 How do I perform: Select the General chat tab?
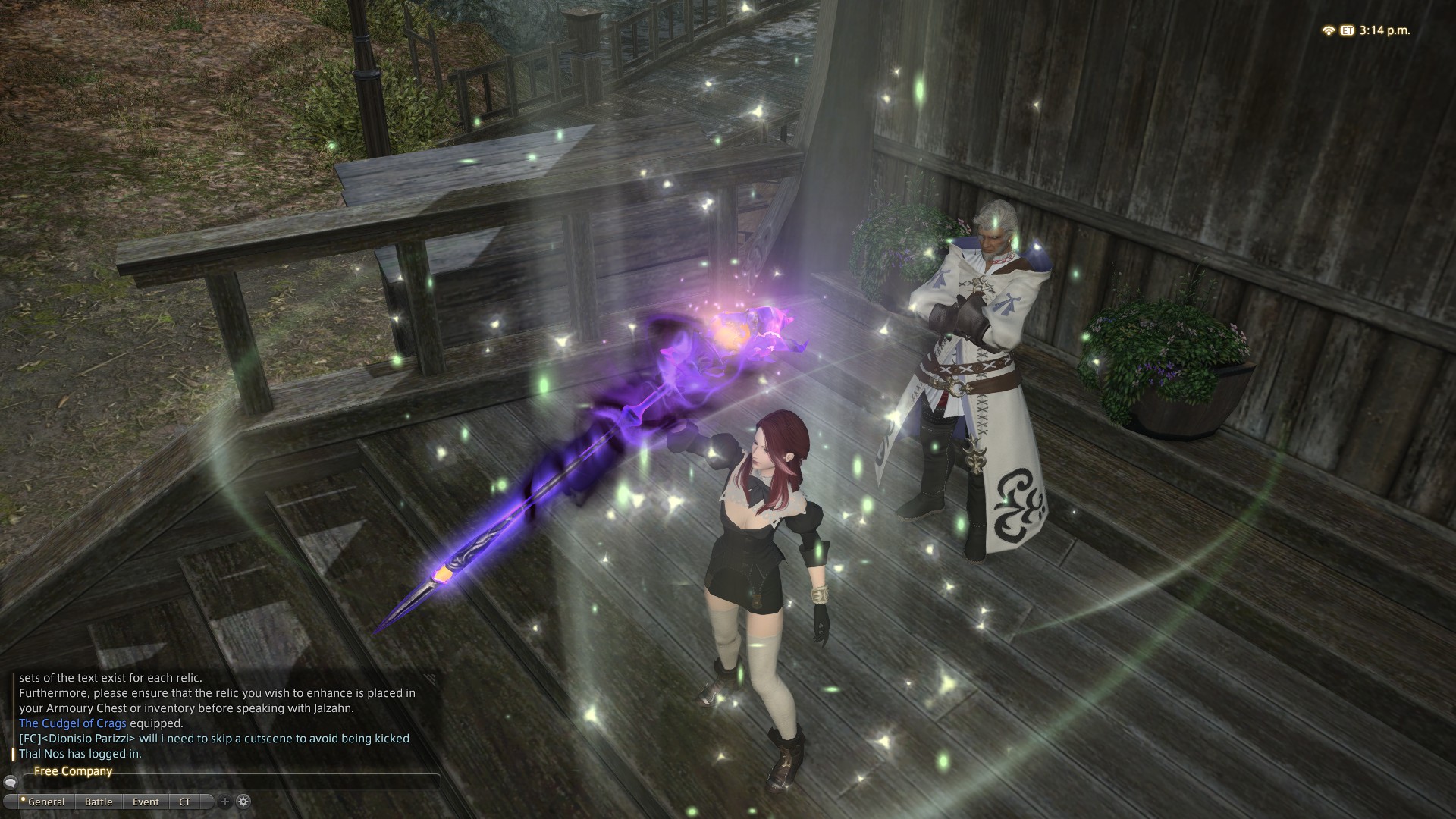click(47, 802)
